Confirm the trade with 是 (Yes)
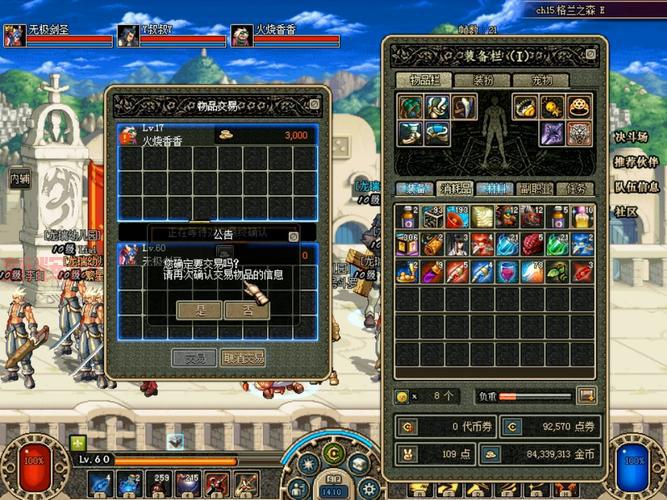Image resolution: width=667 pixels, height=500 pixels. 198,310
